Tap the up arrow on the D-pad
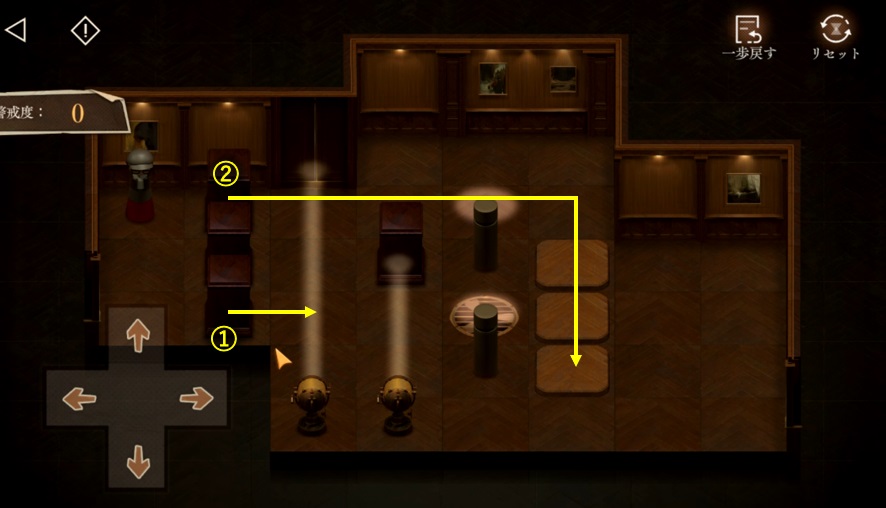The height and width of the screenshot is (508, 886). pyautogui.click(x=137, y=335)
